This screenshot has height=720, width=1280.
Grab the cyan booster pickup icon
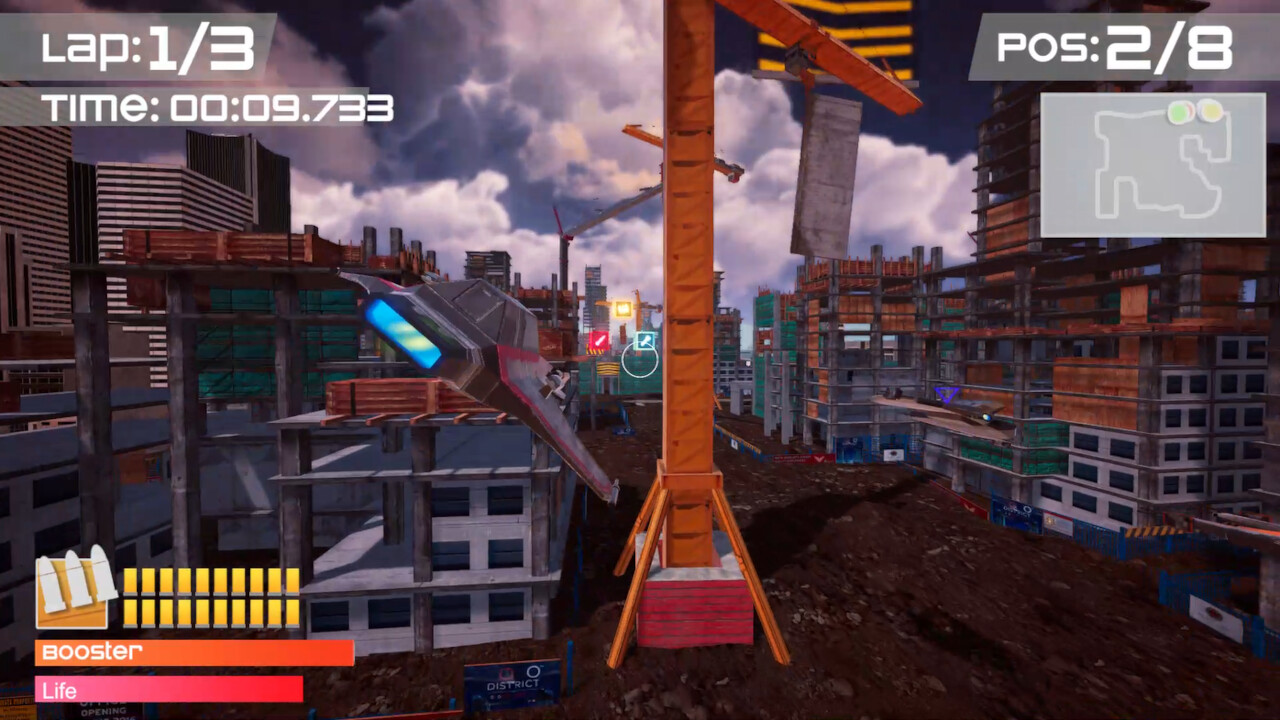pyautogui.click(x=645, y=340)
